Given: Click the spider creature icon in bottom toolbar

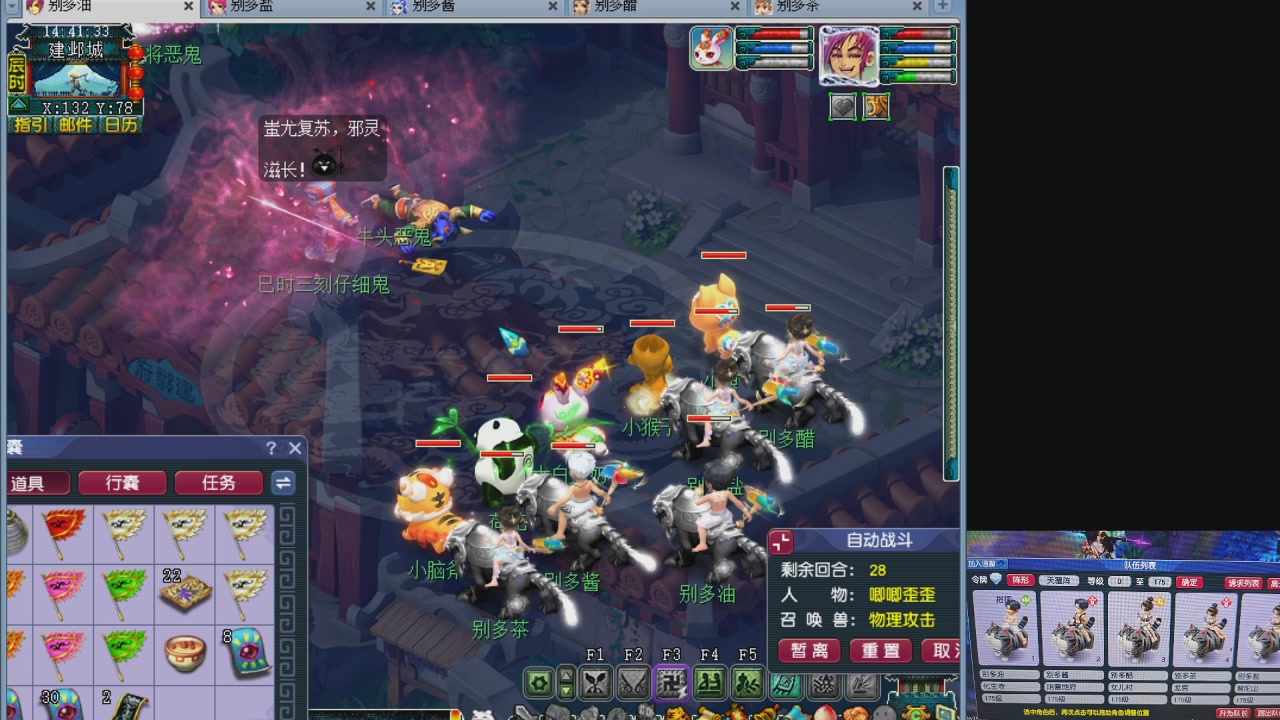Looking at the screenshot, I should pos(823,682).
